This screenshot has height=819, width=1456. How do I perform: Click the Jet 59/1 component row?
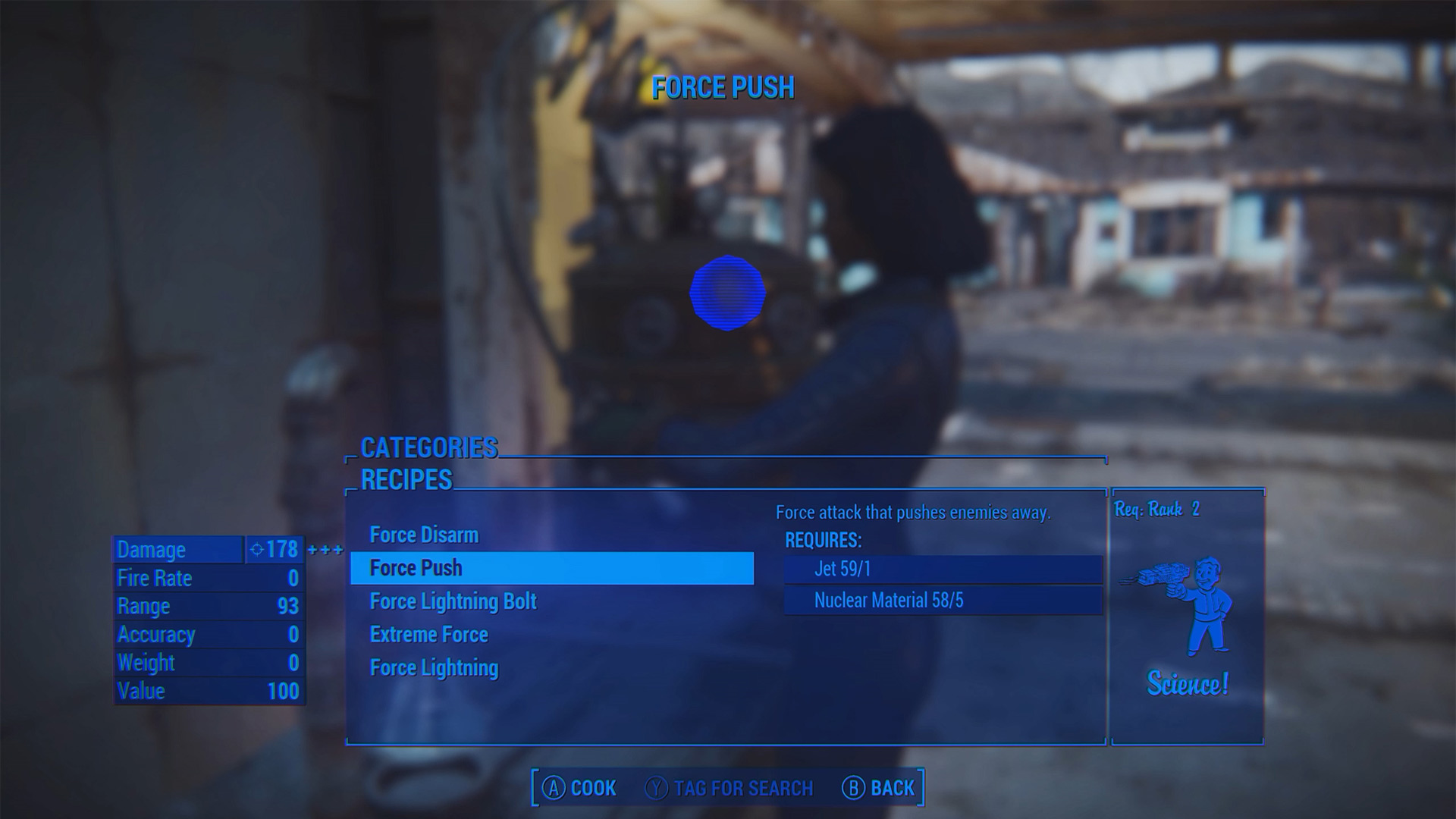943,569
